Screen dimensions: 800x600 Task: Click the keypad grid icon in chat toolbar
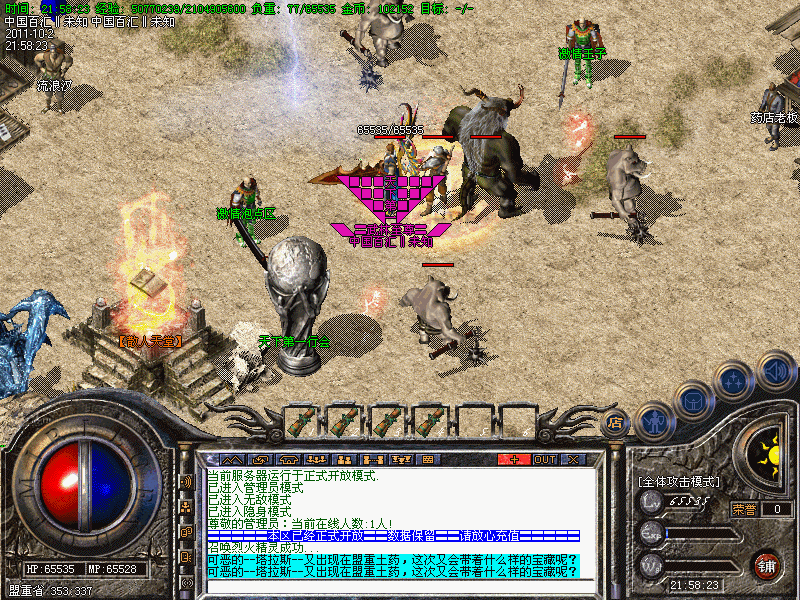click(428, 459)
